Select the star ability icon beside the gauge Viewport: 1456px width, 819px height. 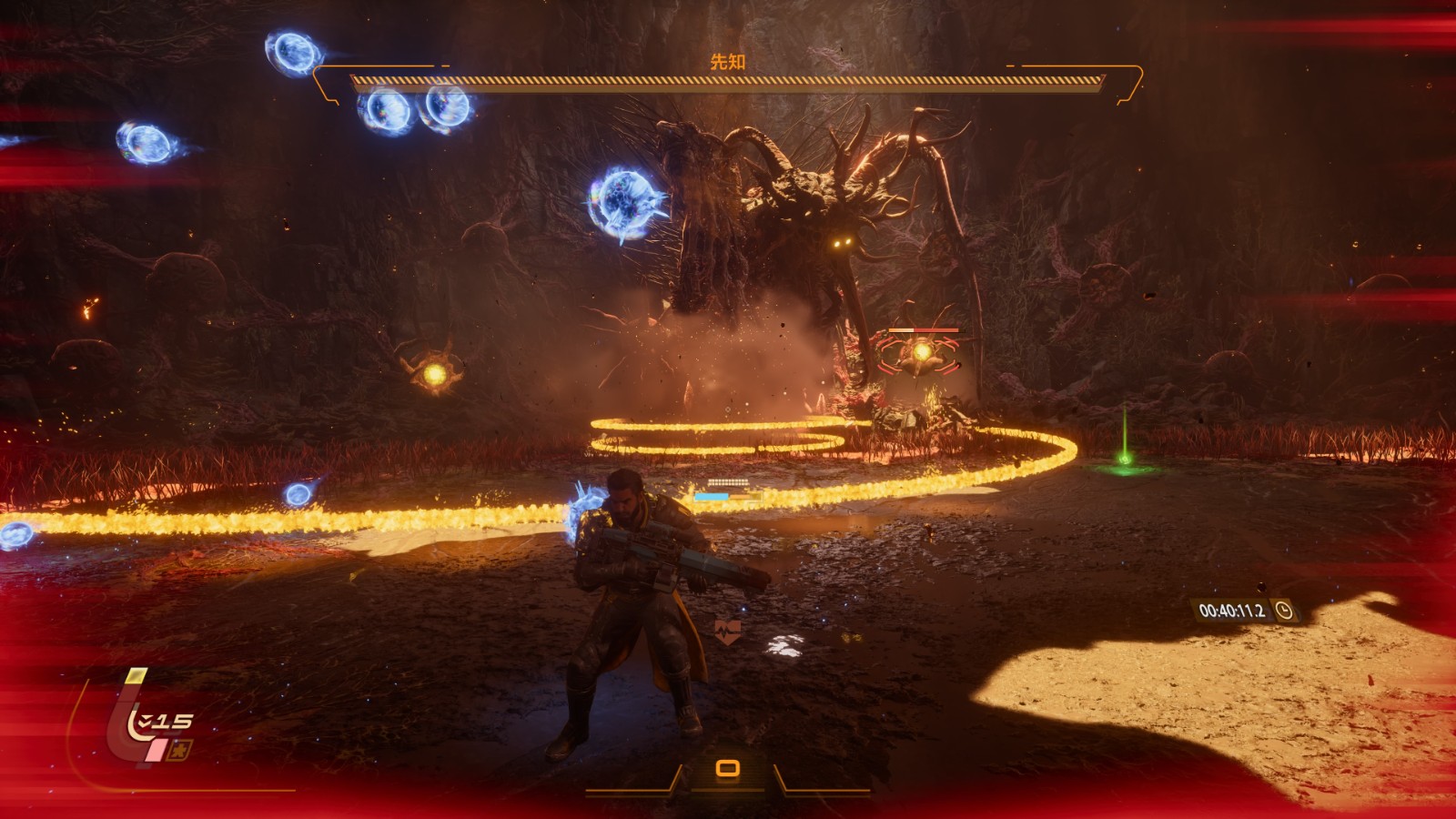click(179, 751)
